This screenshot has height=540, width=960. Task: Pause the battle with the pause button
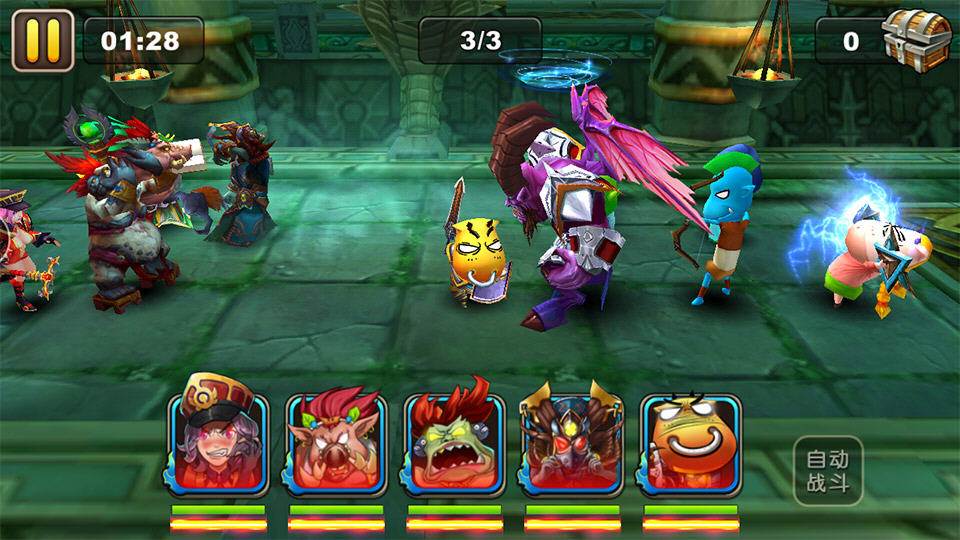43,40
